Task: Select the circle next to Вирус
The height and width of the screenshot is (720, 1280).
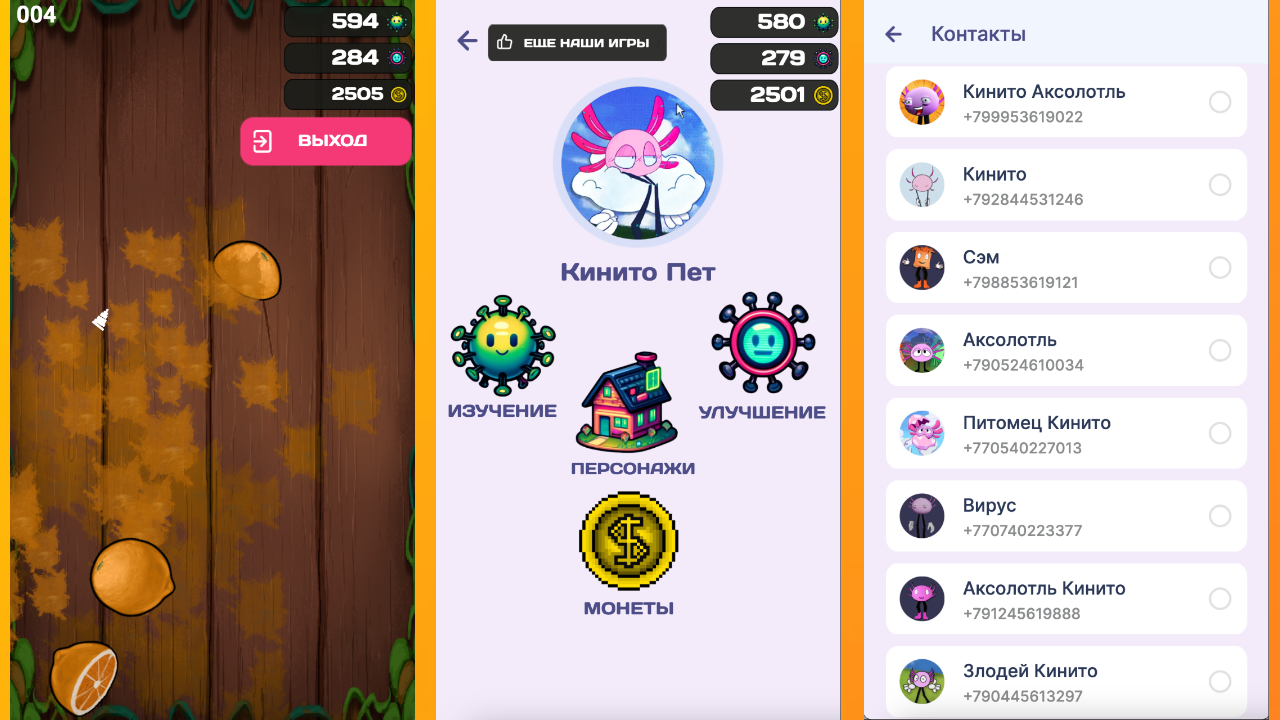Action: (1220, 516)
